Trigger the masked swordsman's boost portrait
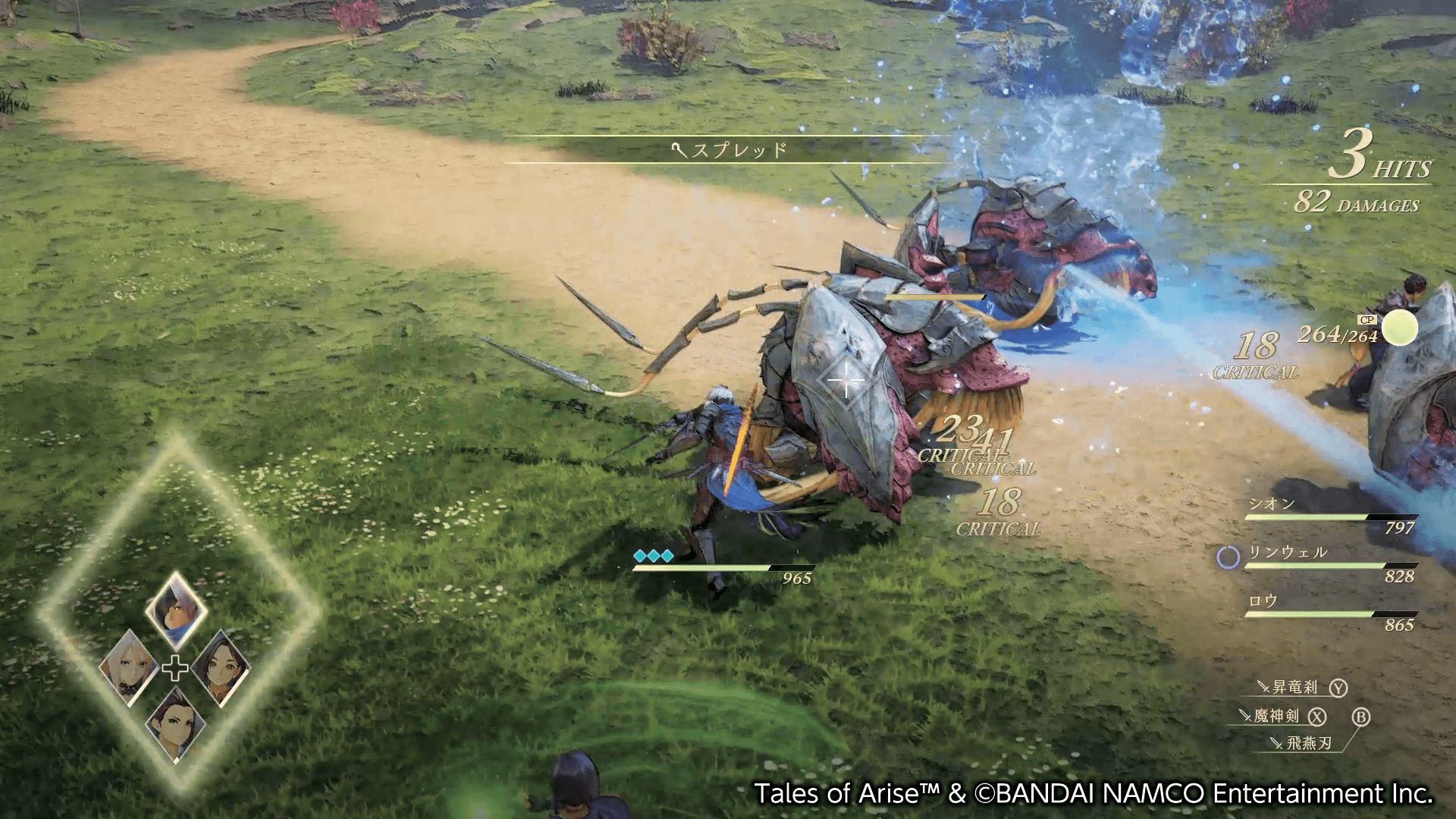The image size is (1456, 819). tap(176, 609)
